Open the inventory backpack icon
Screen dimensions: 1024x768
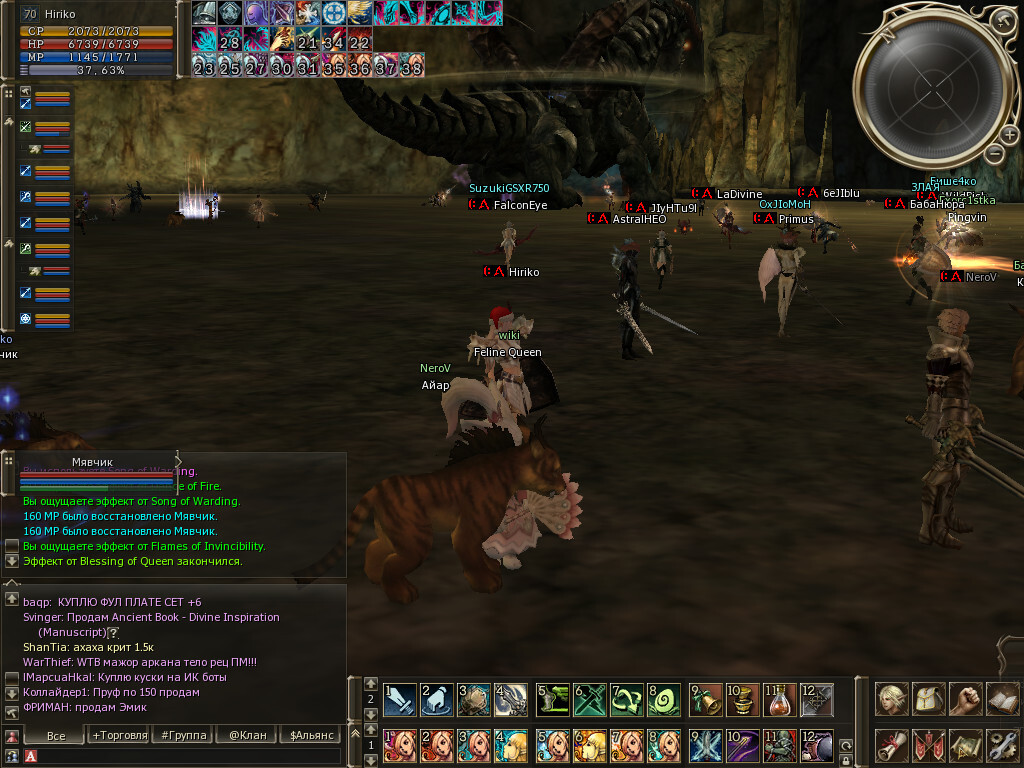(x=929, y=699)
